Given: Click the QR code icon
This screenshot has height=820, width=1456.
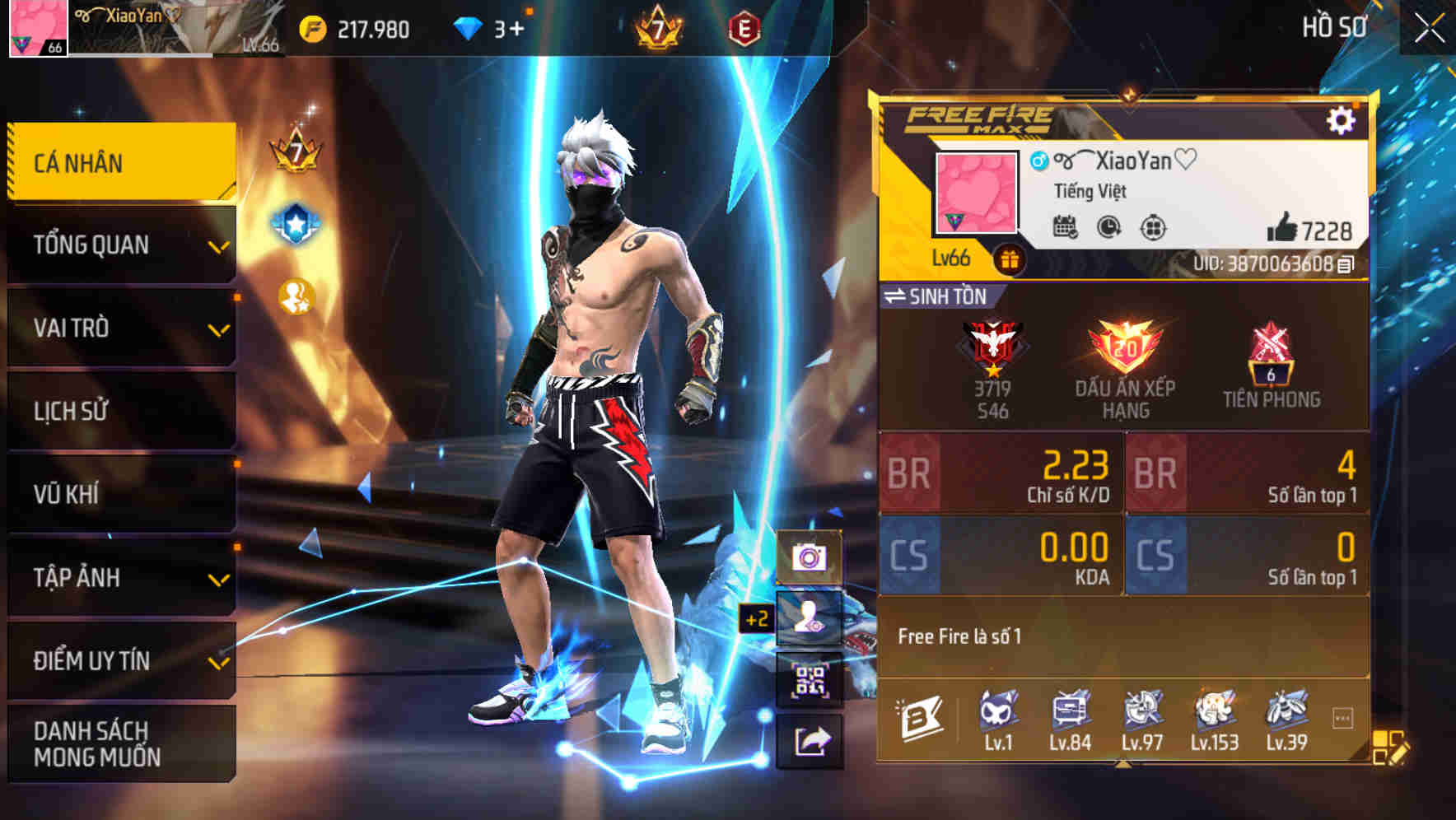Looking at the screenshot, I should point(812,683).
